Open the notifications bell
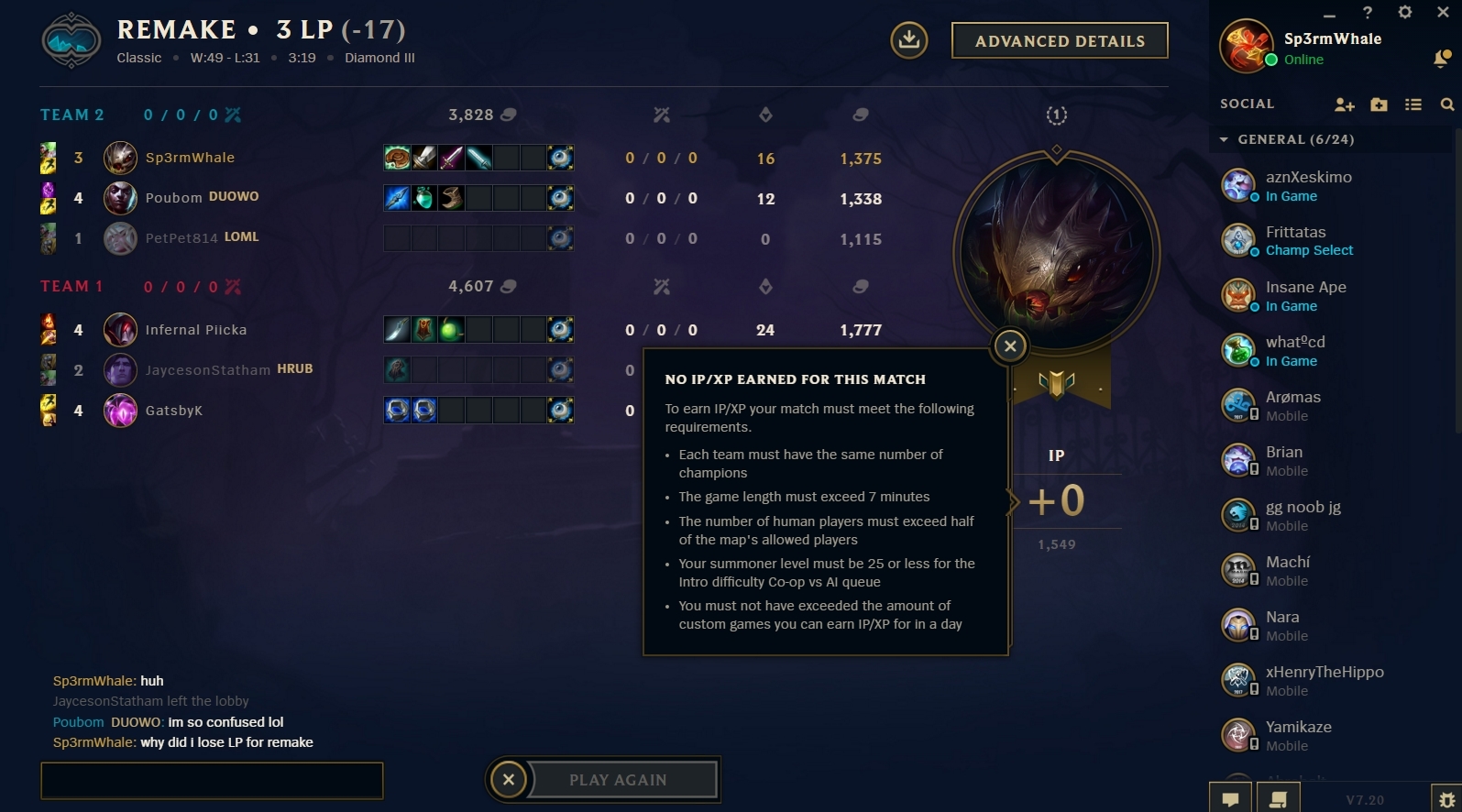Viewport: 1462px width, 812px height. (x=1438, y=57)
